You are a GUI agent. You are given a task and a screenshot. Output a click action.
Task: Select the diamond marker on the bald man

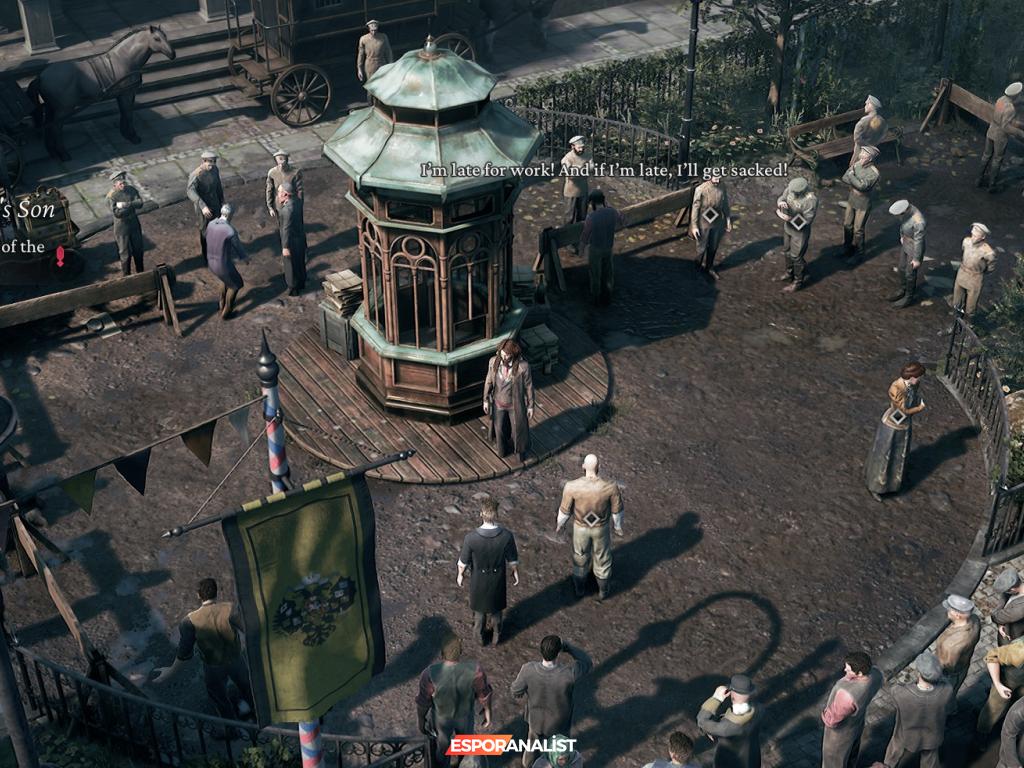coord(591,518)
